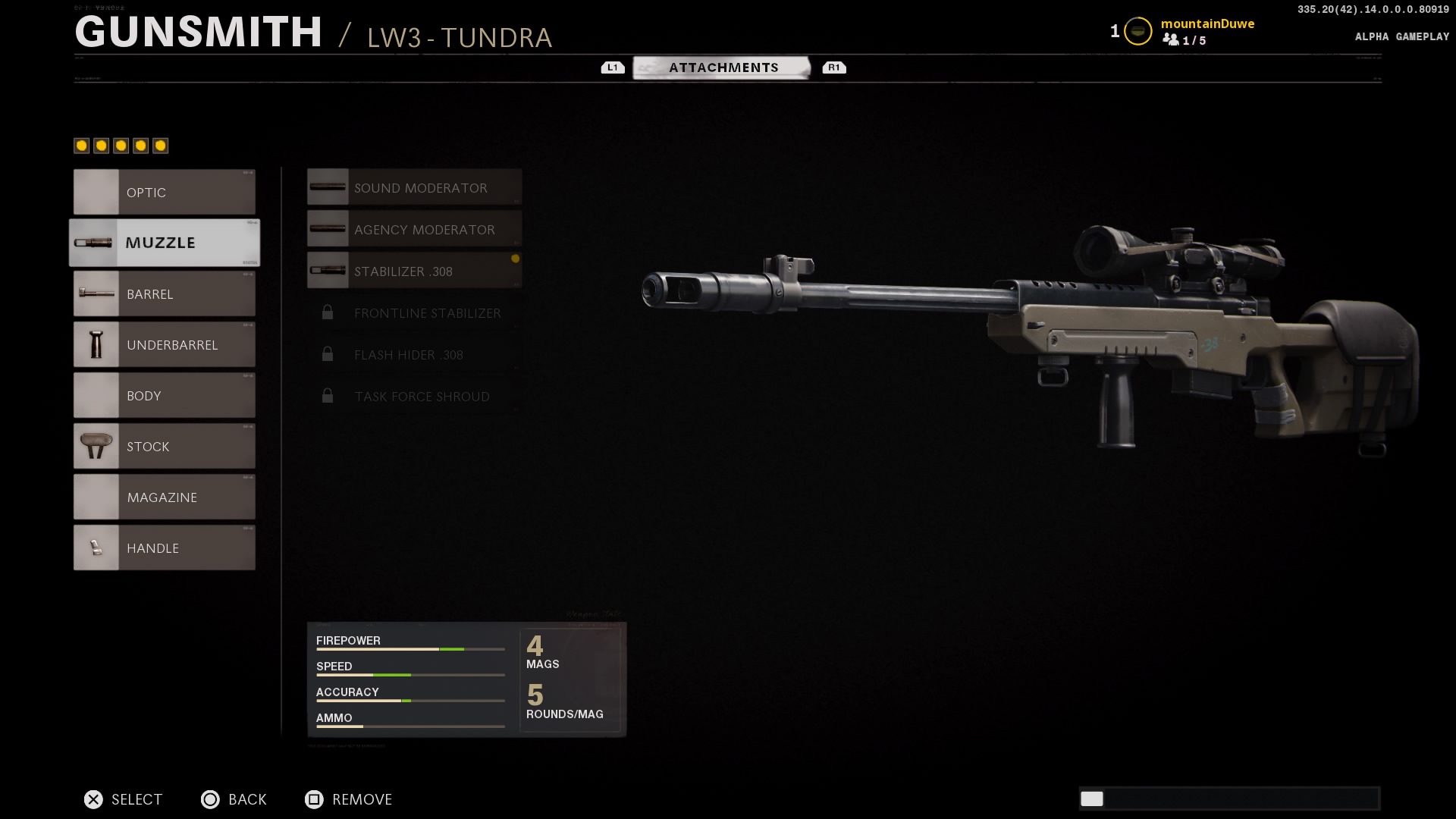Click the R1 shoulder tab indicator

click(x=834, y=67)
